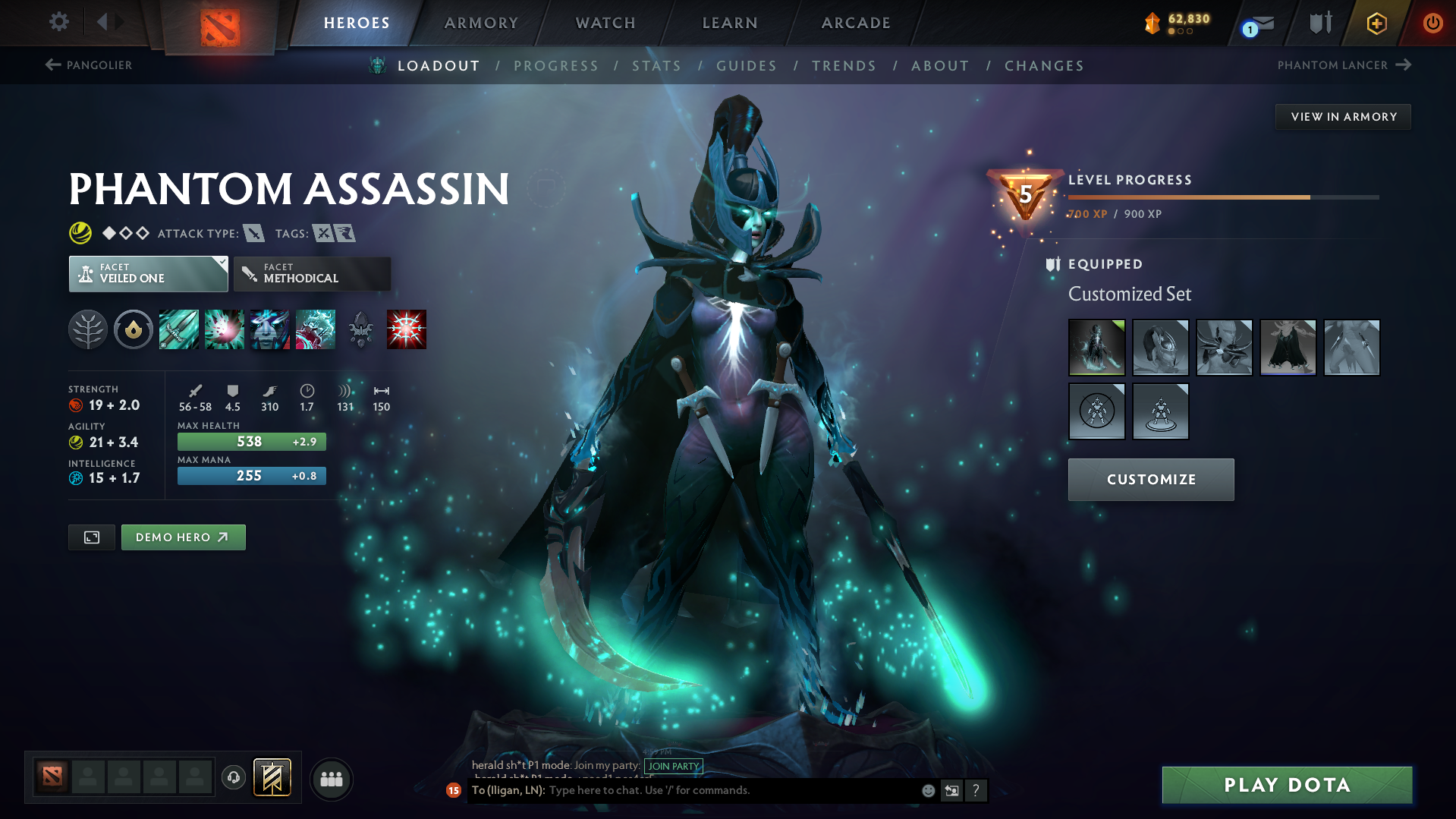The height and width of the screenshot is (819, 1456).
Task: Click the PLAY DOTA button
Action: coord(1286,784)
